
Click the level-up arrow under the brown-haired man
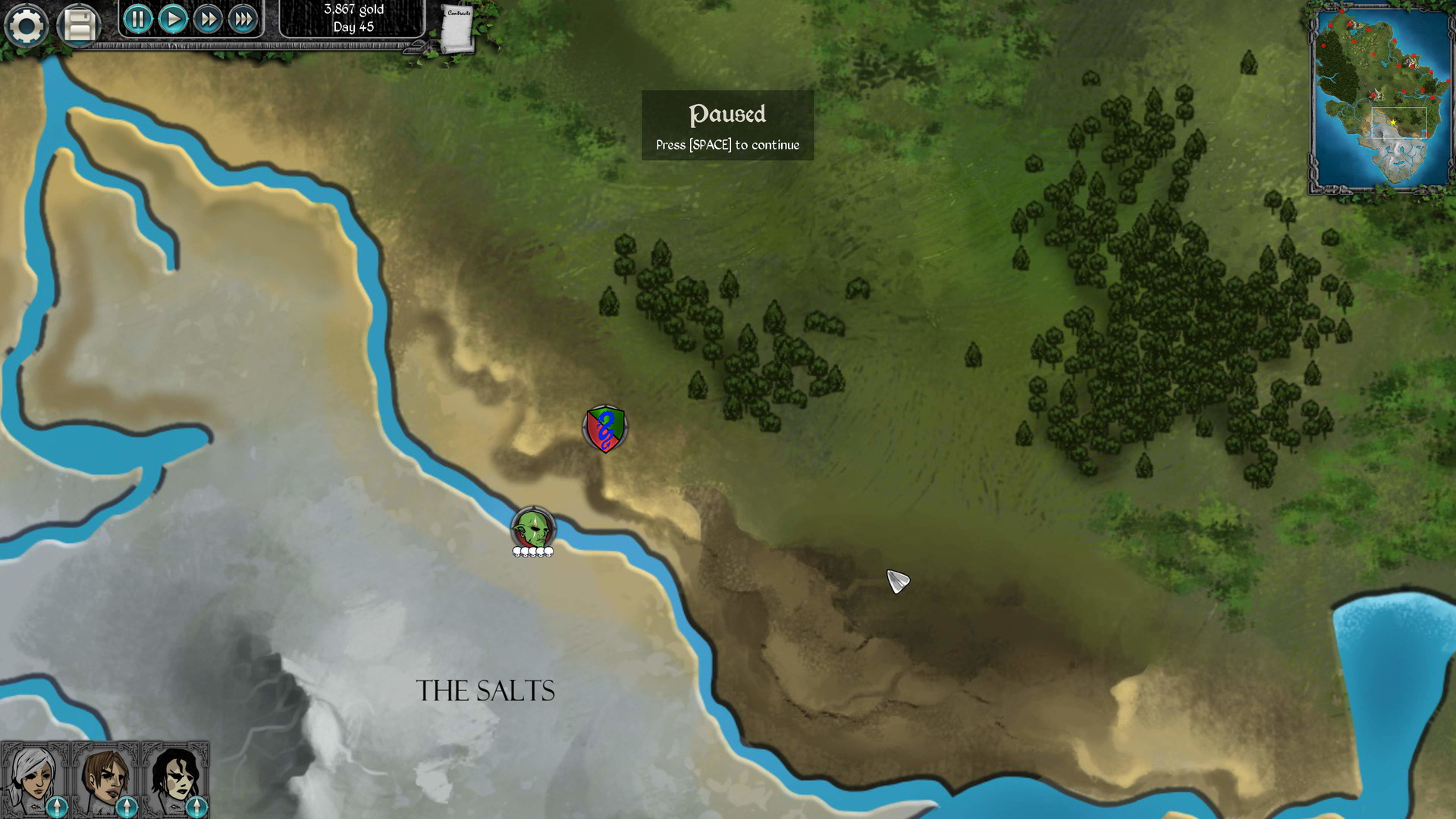point(127,808)
